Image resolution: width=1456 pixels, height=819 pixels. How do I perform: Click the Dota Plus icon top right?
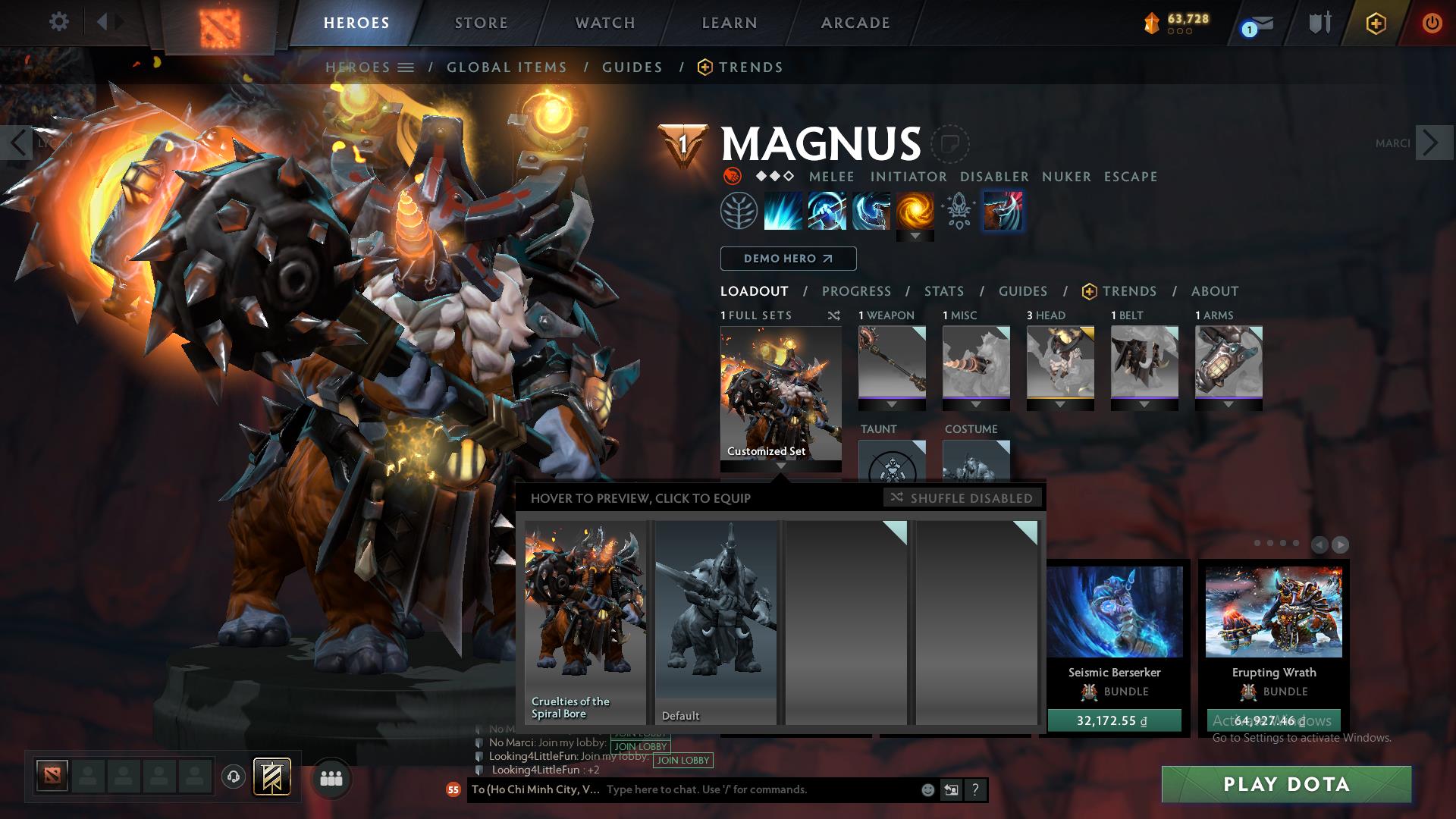coord(1376,24)
